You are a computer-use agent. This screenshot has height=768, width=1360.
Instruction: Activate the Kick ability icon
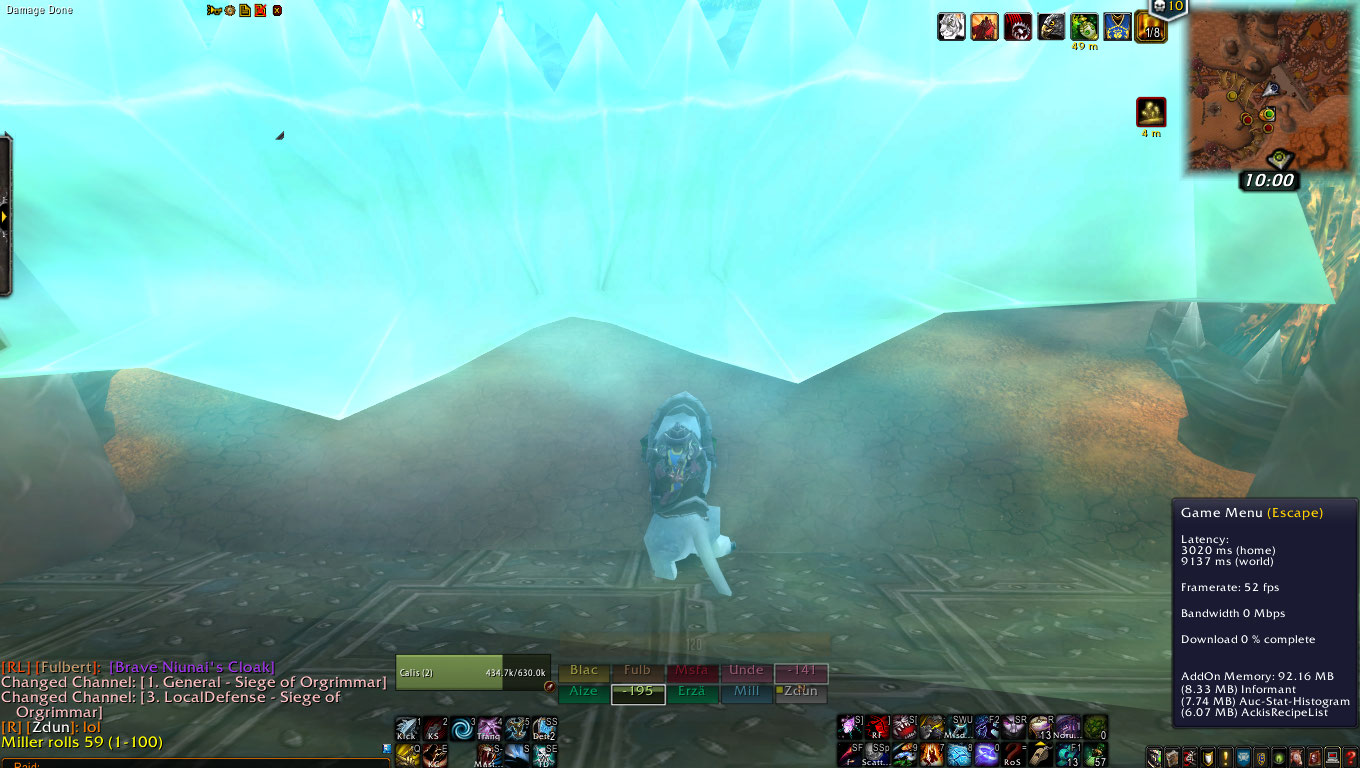pos(406,729)
